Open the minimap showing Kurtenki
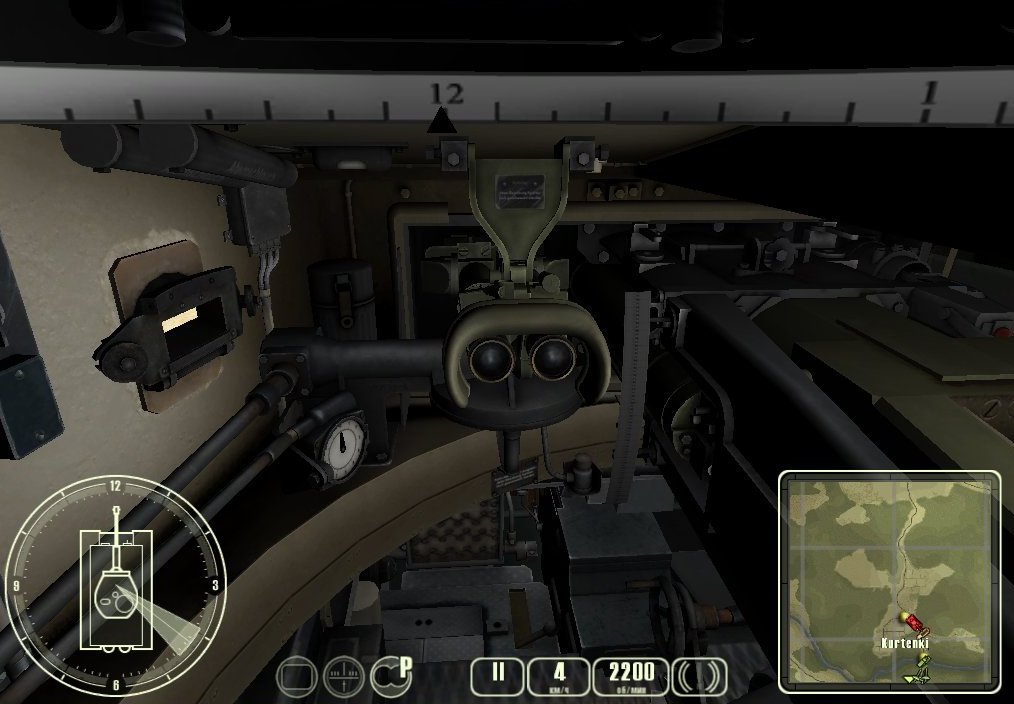Screen dimensions: 1014x704 point(889,581)
